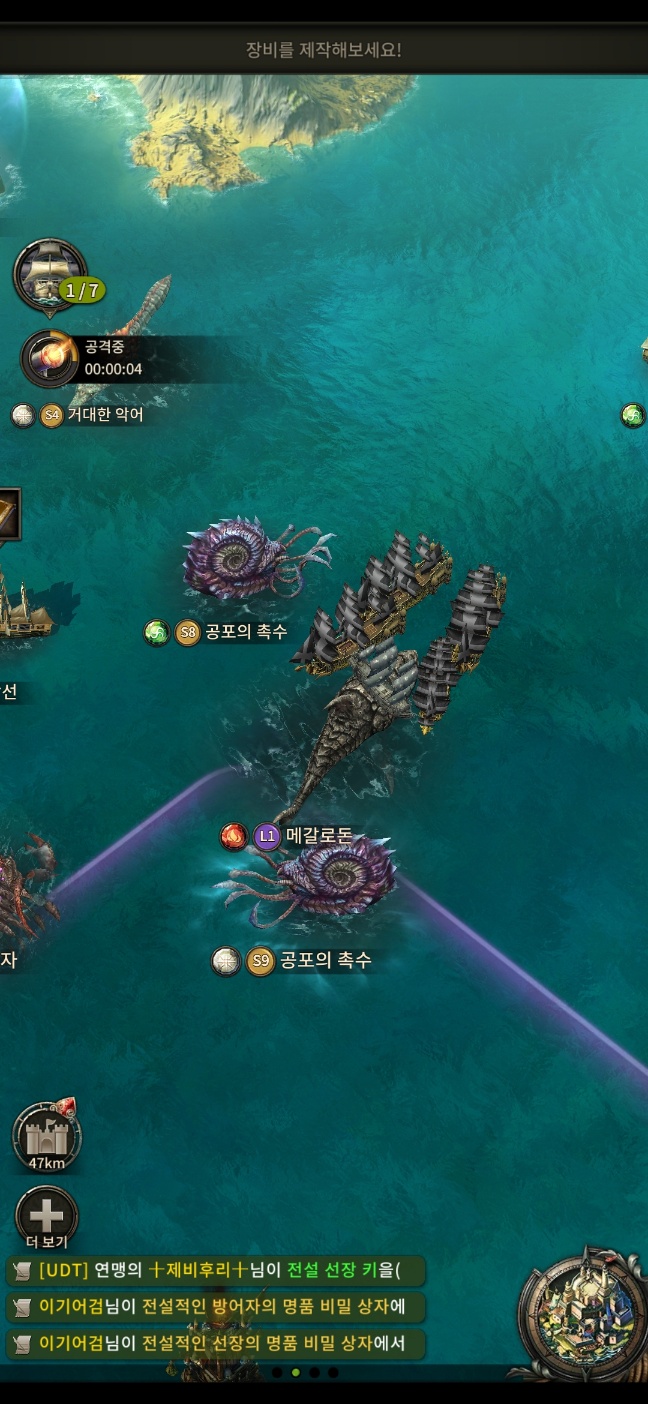648x1404 pixels.
Task: Tap the equipment crafting tip banner
Action: (324, 49)
